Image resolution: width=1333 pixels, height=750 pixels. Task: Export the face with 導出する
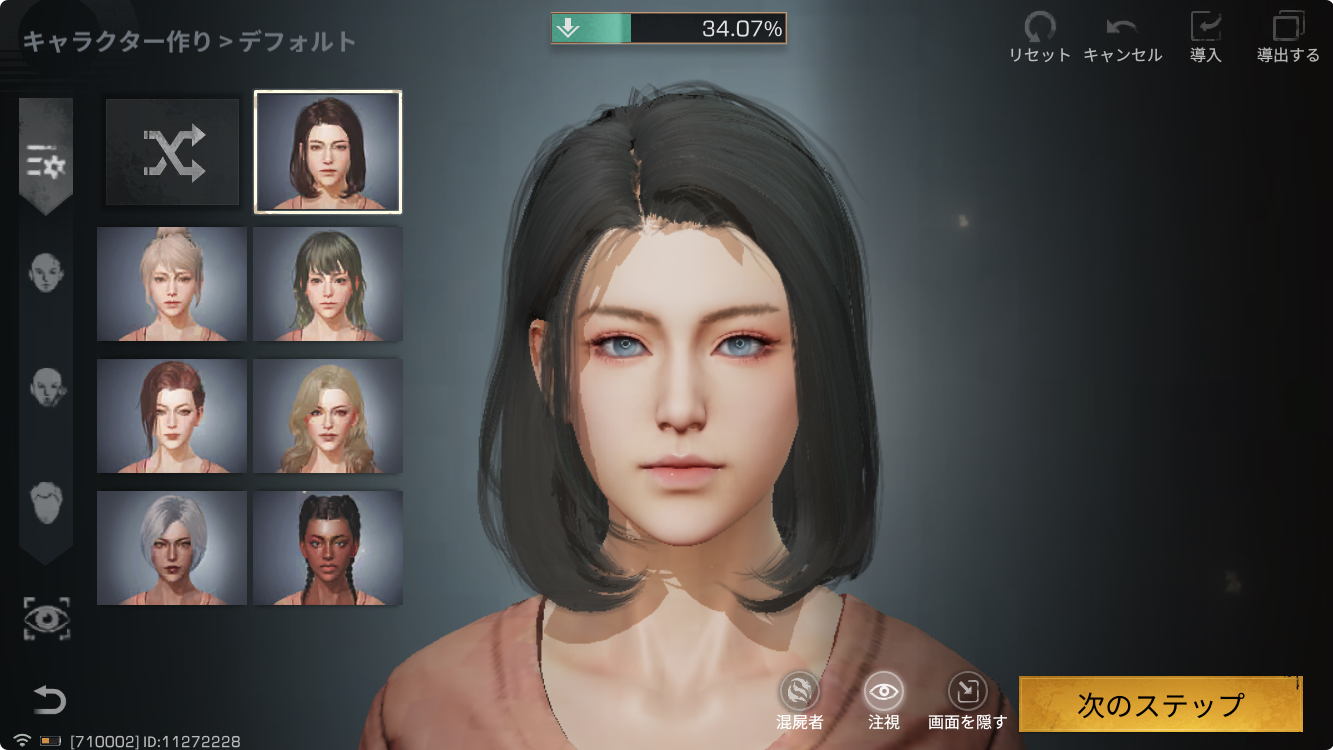1288,37
